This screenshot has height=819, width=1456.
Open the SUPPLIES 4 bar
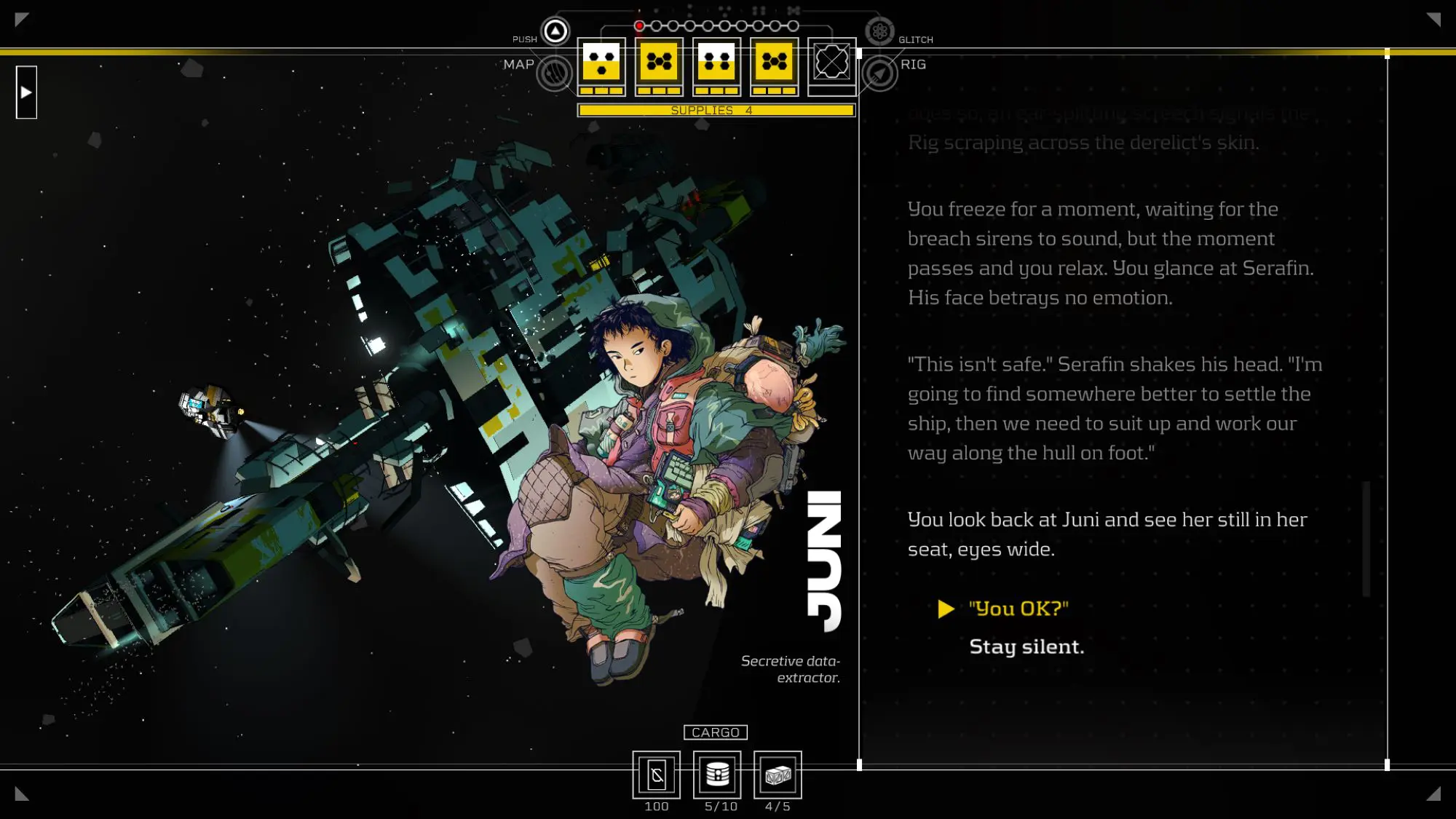click(x=716, y=110)
